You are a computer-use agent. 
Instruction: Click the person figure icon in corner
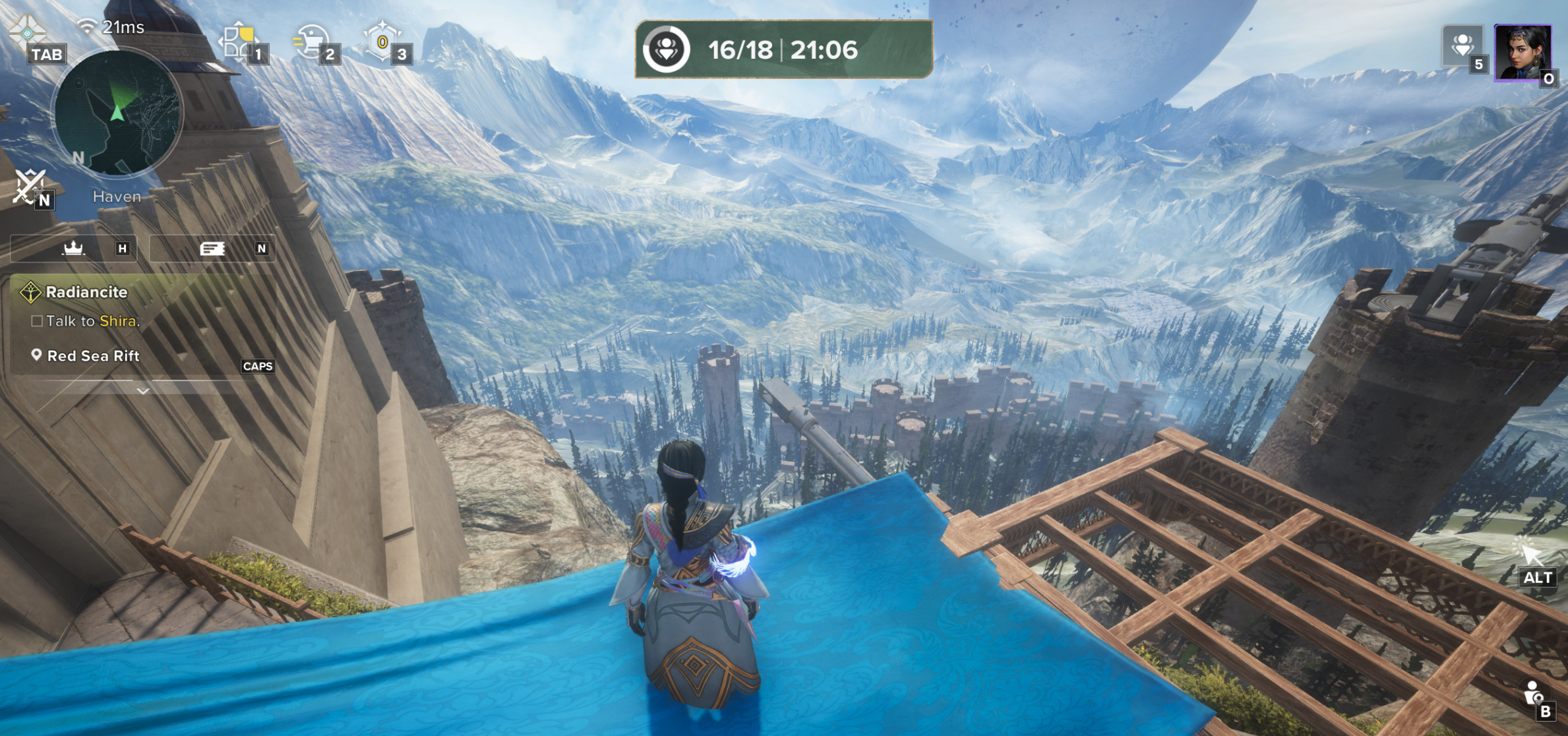coord(1532,692)
